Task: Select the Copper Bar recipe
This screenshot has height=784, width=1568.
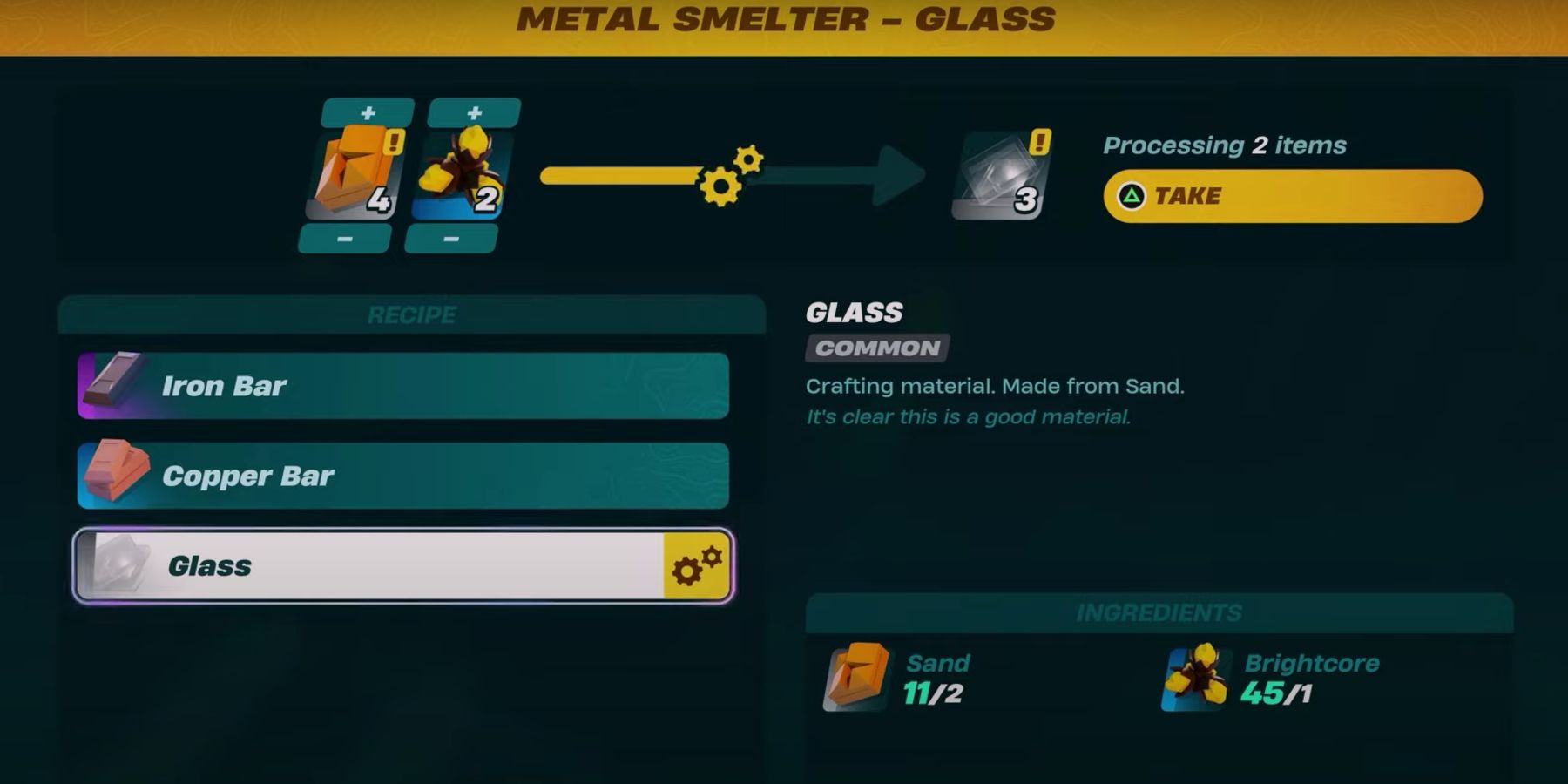Action: pyautogui.click(x=401, y=476)
